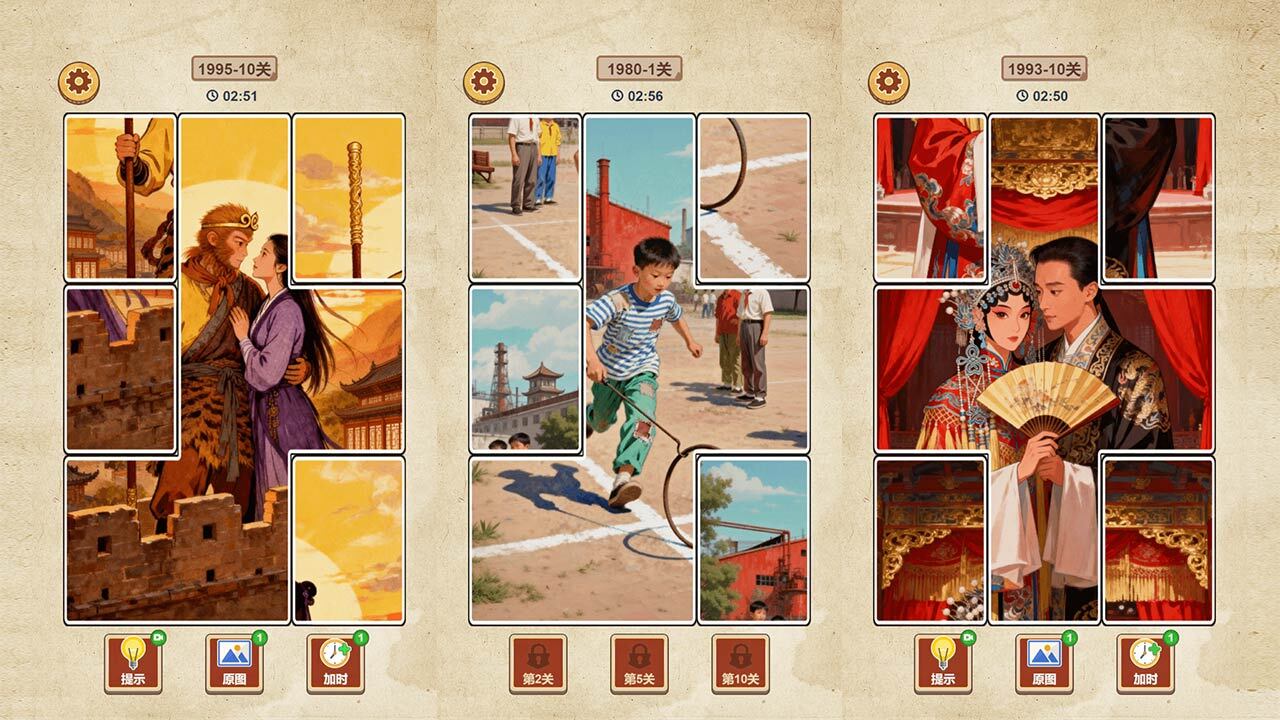Open settings gear above the 1995-10关 puzzle
The height and width of the screenshot is (720, 1280).
(79, 83)
